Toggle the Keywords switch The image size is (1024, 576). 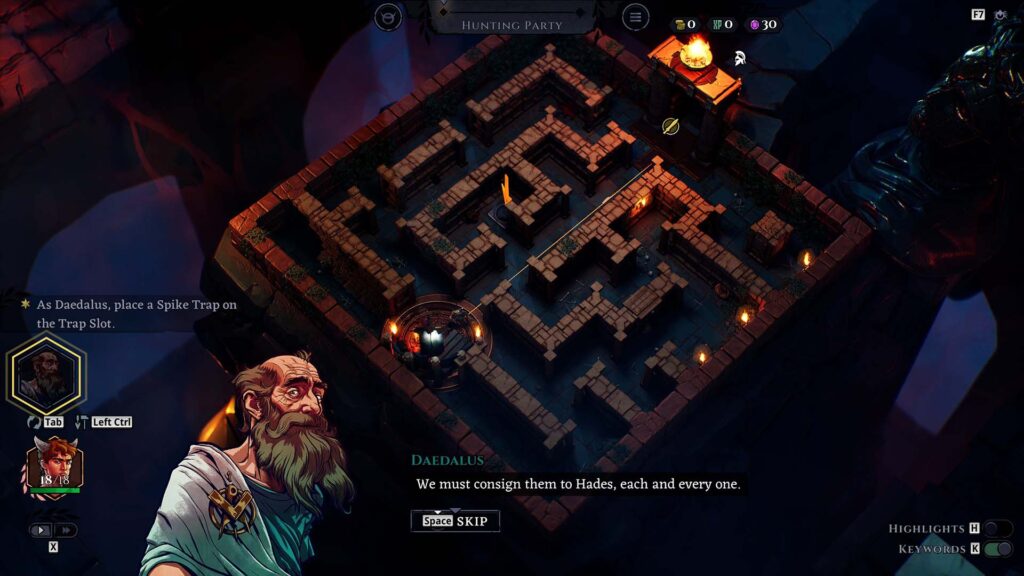[x=997, y=549]
